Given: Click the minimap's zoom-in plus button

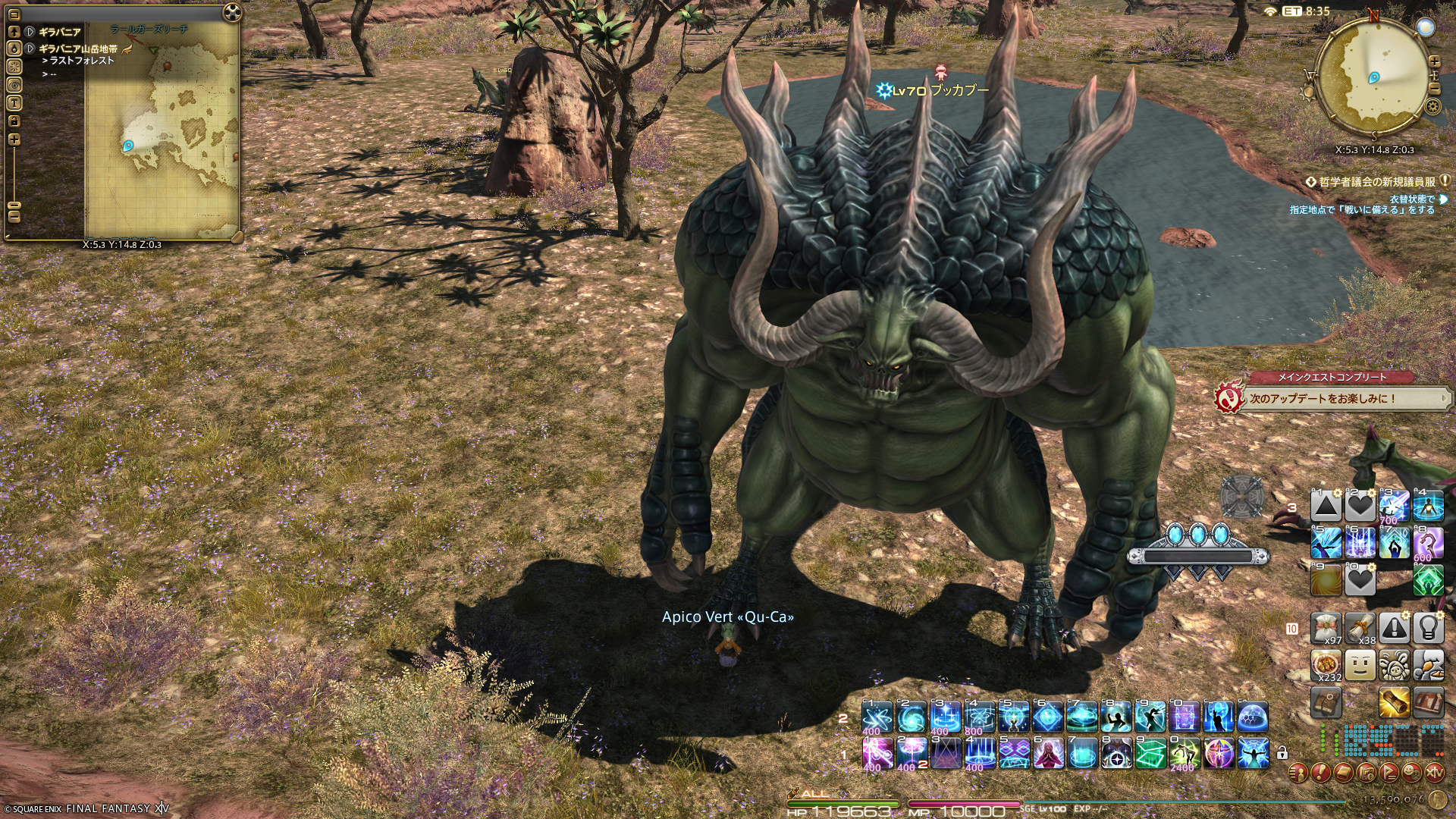Looking at the screenshot, I should (1435, 61).
